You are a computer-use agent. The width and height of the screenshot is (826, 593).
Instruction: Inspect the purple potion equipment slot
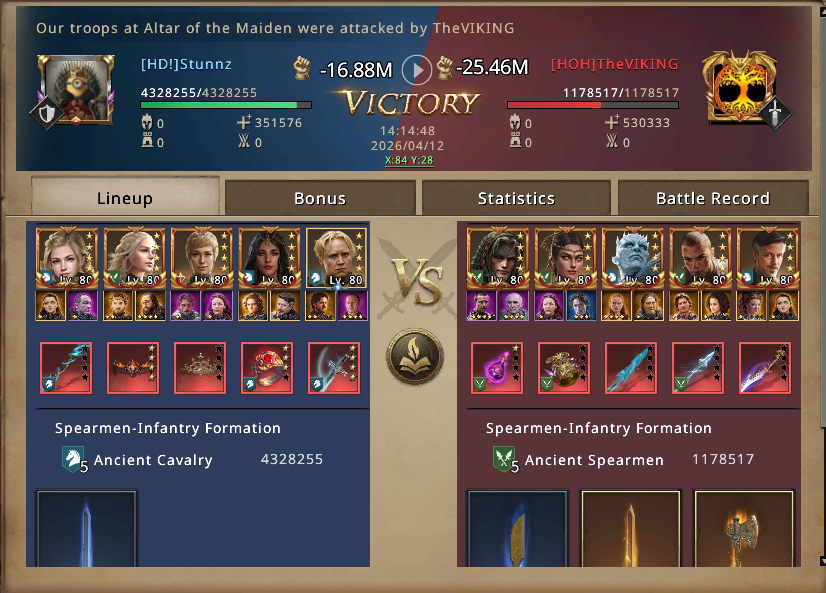[x=496, y=367]
